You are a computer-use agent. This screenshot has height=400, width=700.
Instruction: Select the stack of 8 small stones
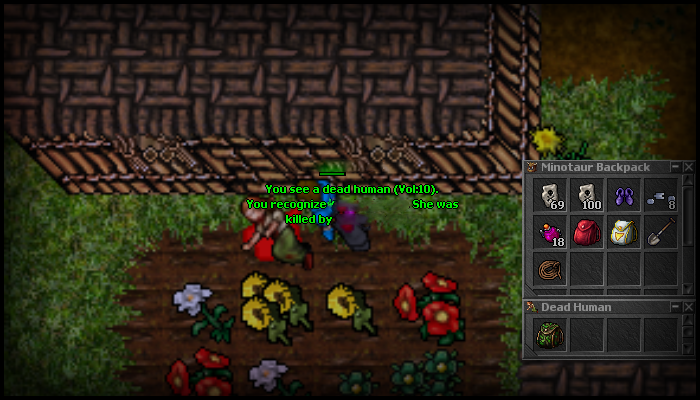click(660, 196)
